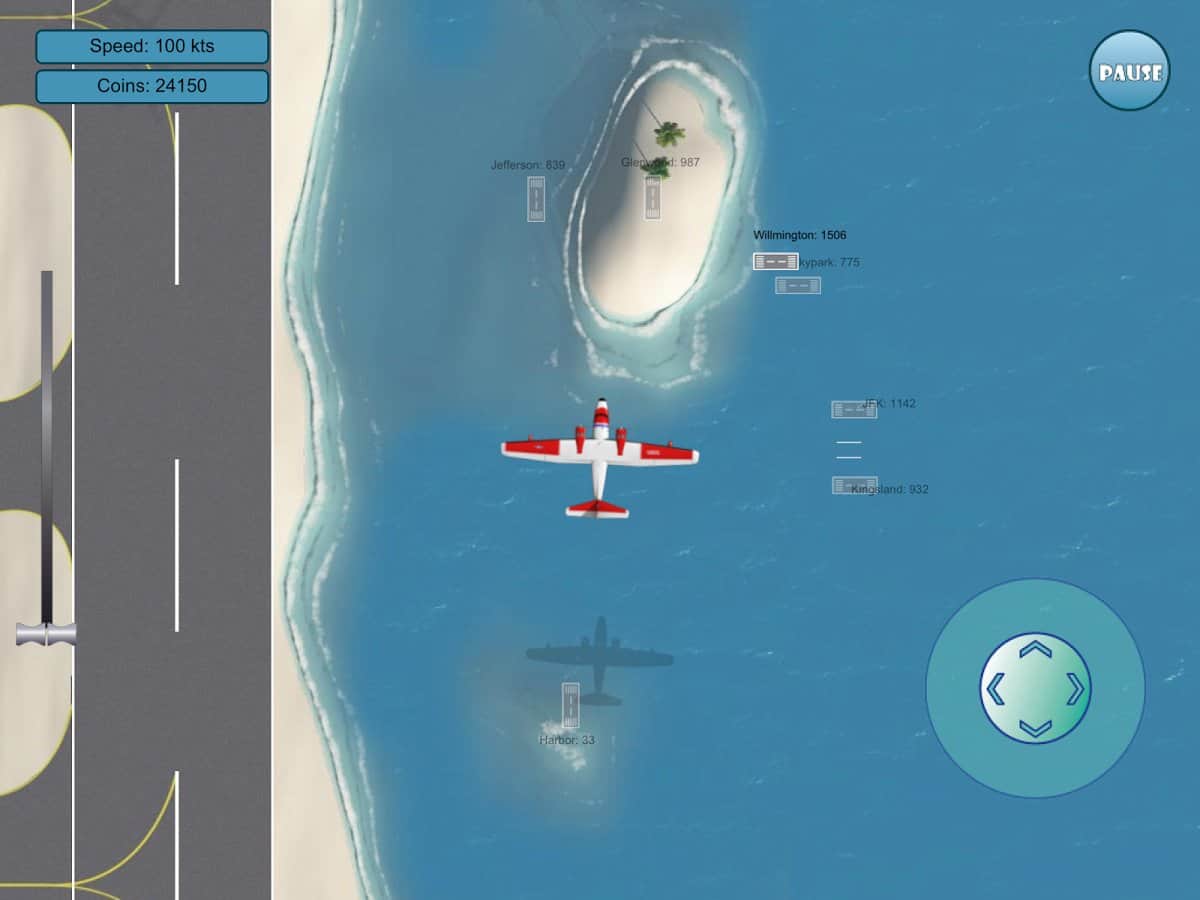Click the throttle slider handle
Screen dimensions: 1200x900
pos(46,634)
